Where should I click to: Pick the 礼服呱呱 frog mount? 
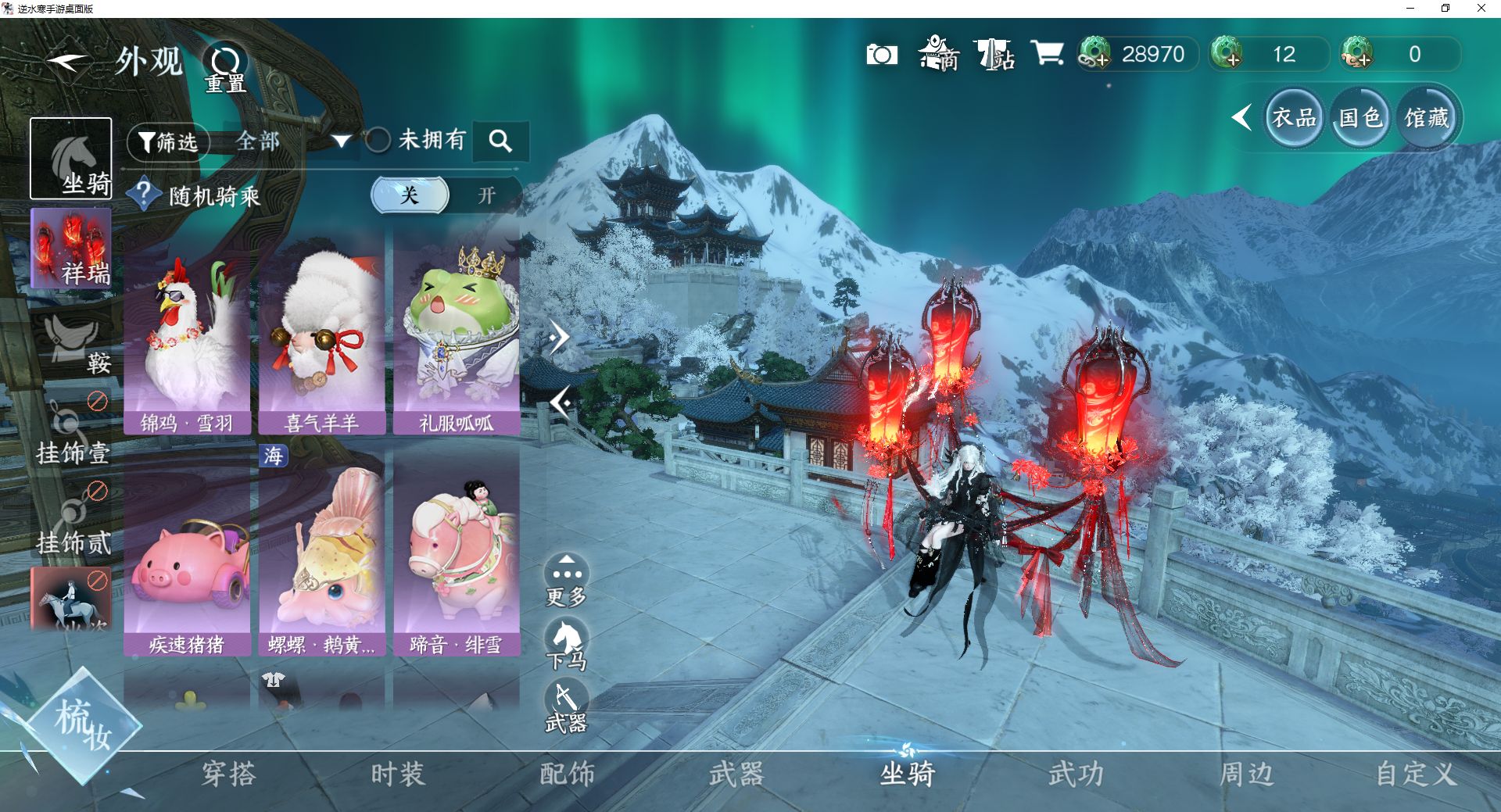(457, 332)
